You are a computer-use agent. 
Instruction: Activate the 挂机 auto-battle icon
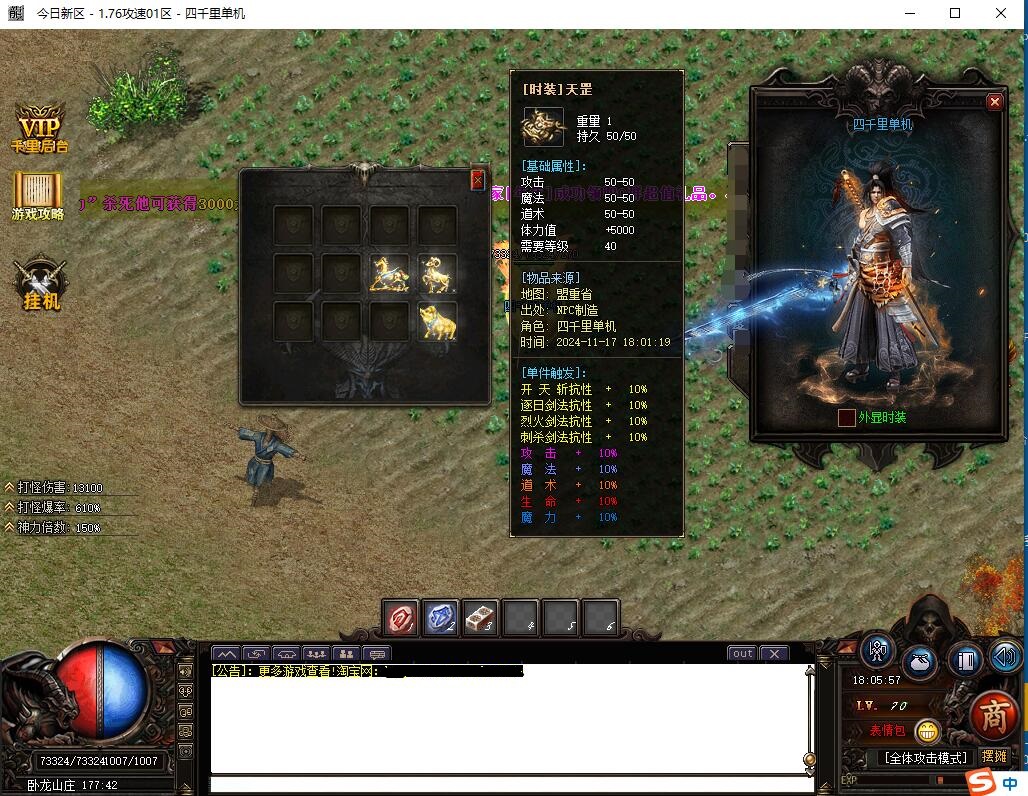click(x=41, y=284)
